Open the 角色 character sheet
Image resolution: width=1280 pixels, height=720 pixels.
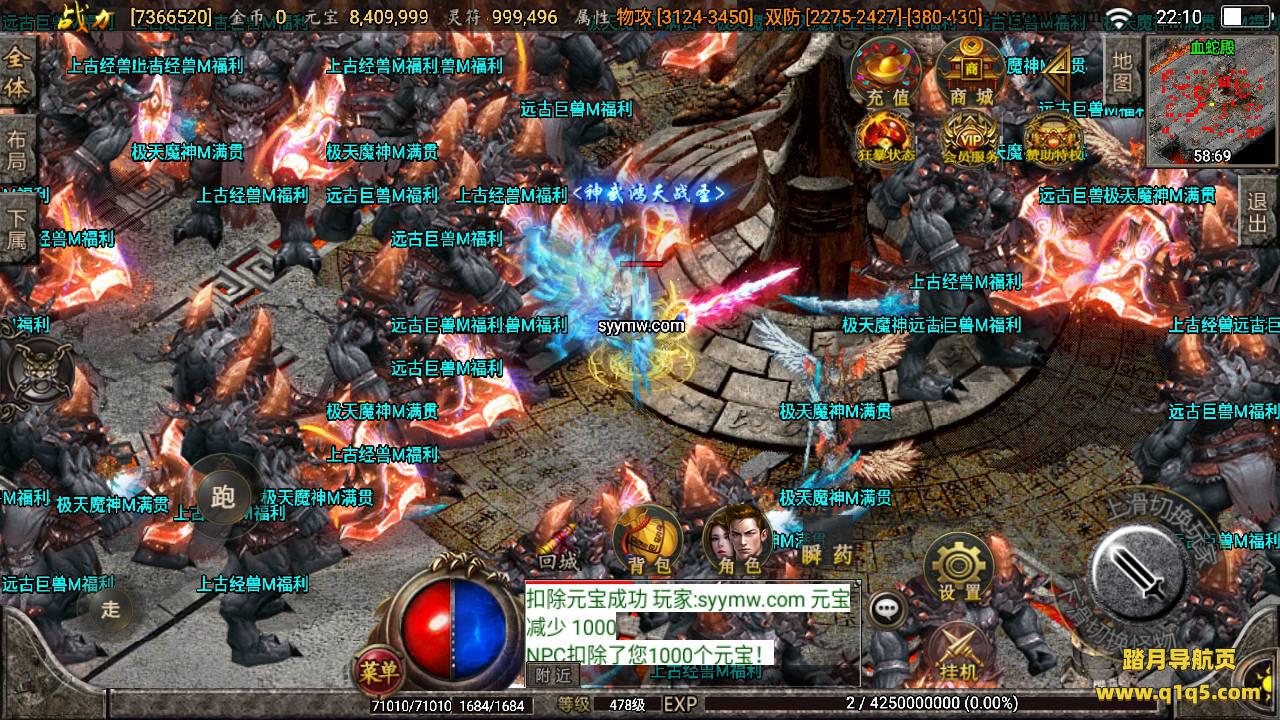click(738, 542)
